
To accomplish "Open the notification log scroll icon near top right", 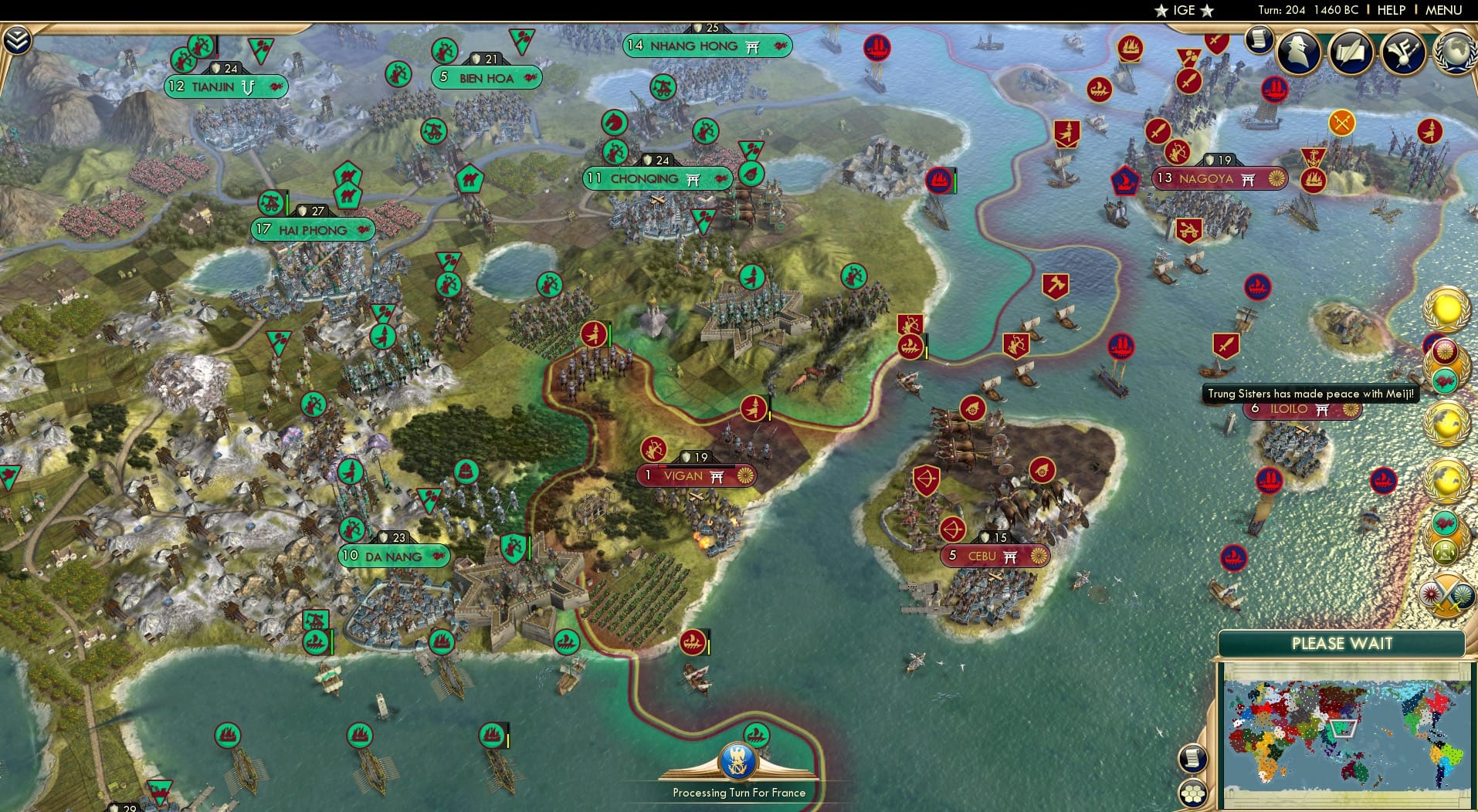I will coord(1259,39).
